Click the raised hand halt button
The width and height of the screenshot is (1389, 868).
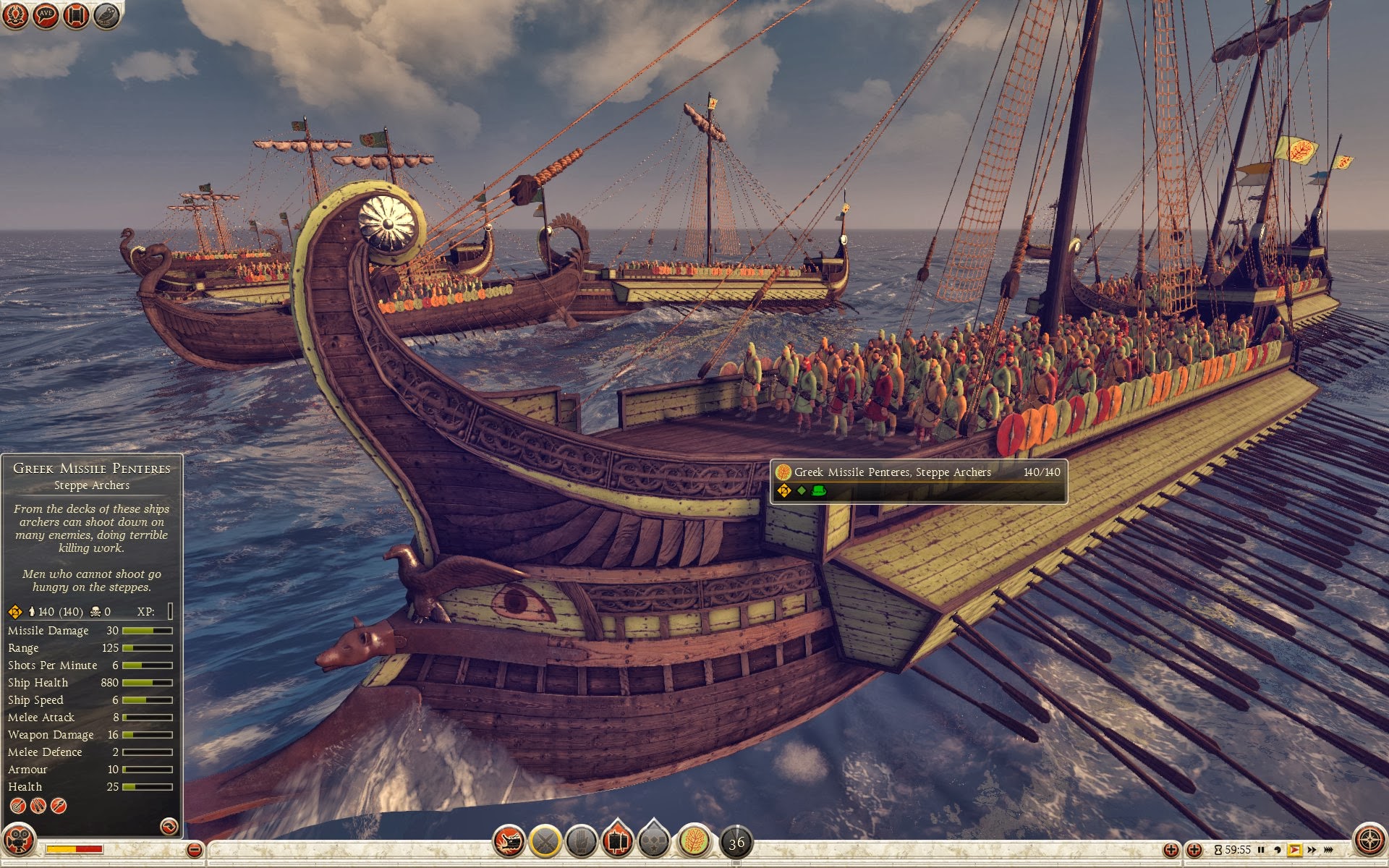click(x=581, y=841)
